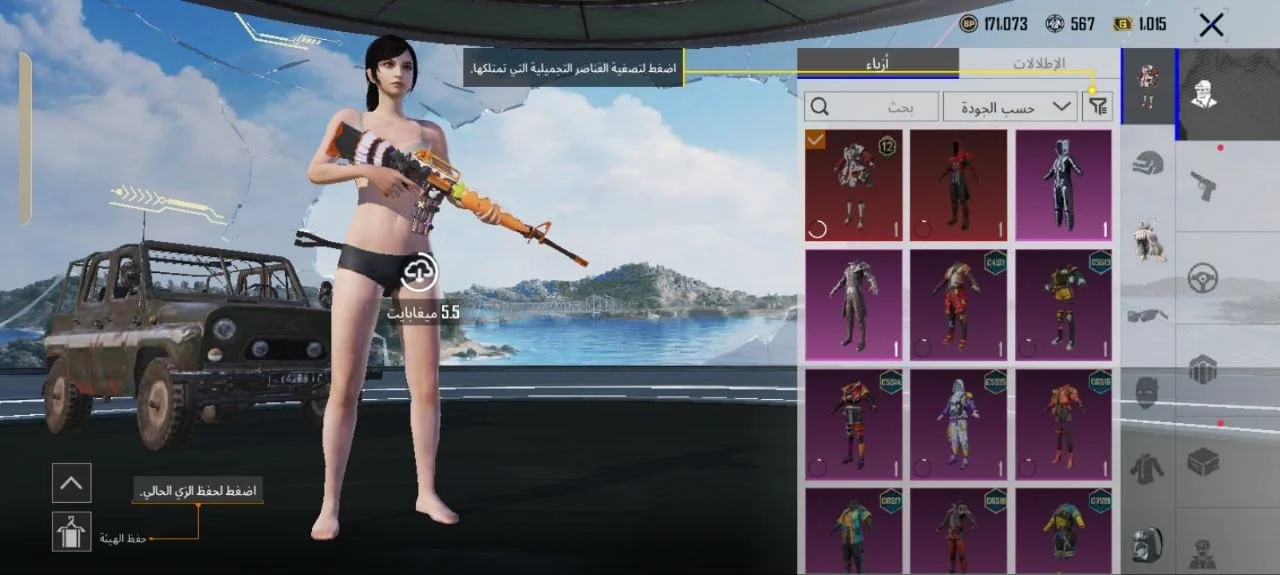Switch to the أزياء (outfits) tab
Viewport: 1280px width, 575px height.
(877, 63)
